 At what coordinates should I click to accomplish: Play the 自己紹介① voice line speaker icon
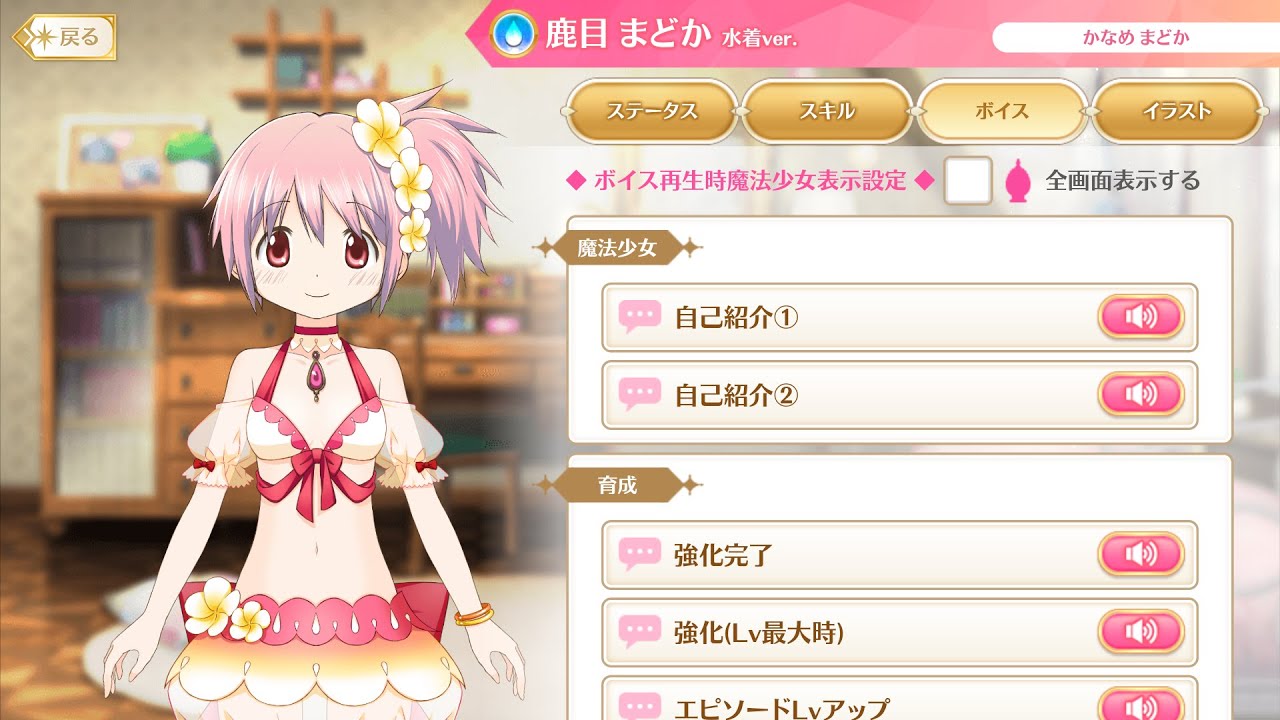[1141, 316]
